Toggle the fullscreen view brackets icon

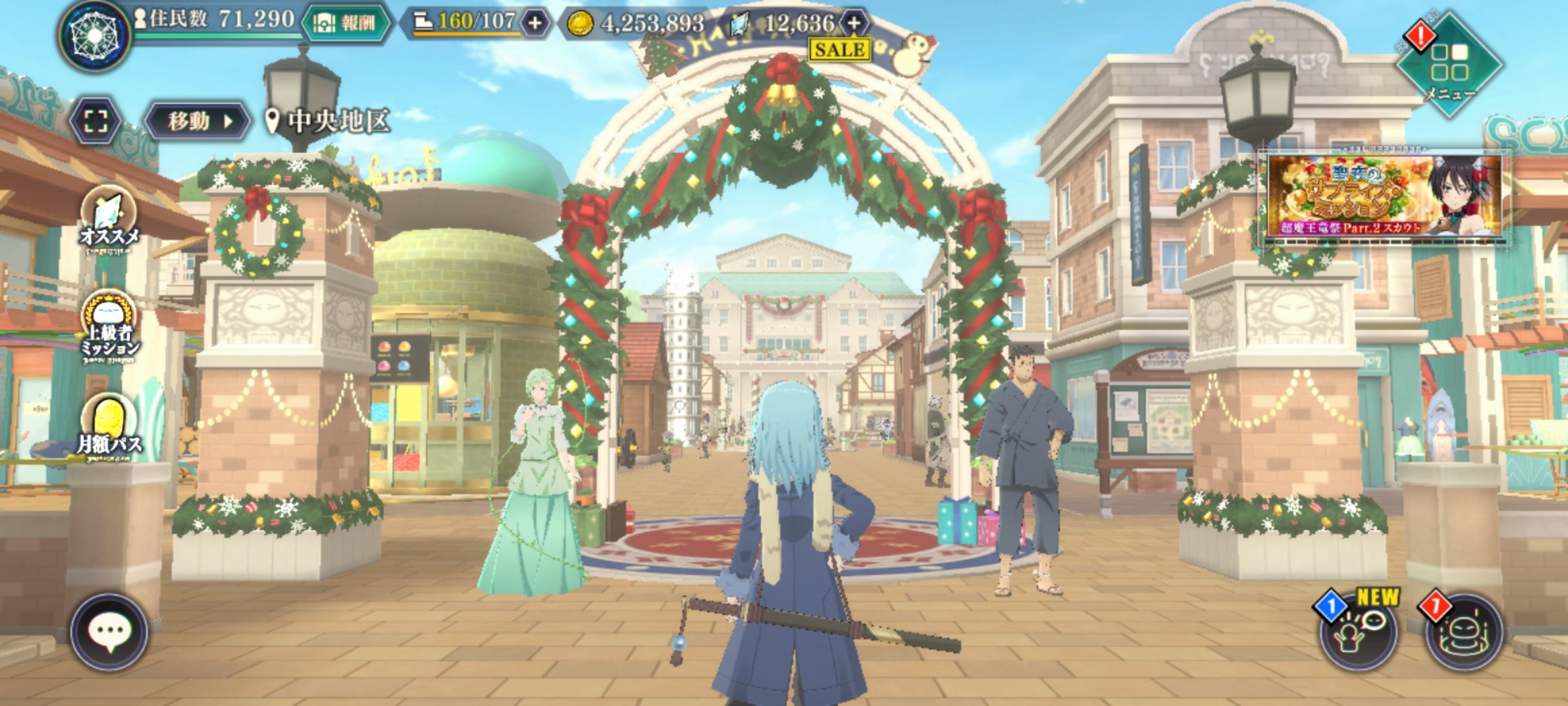tap(95, 121)
